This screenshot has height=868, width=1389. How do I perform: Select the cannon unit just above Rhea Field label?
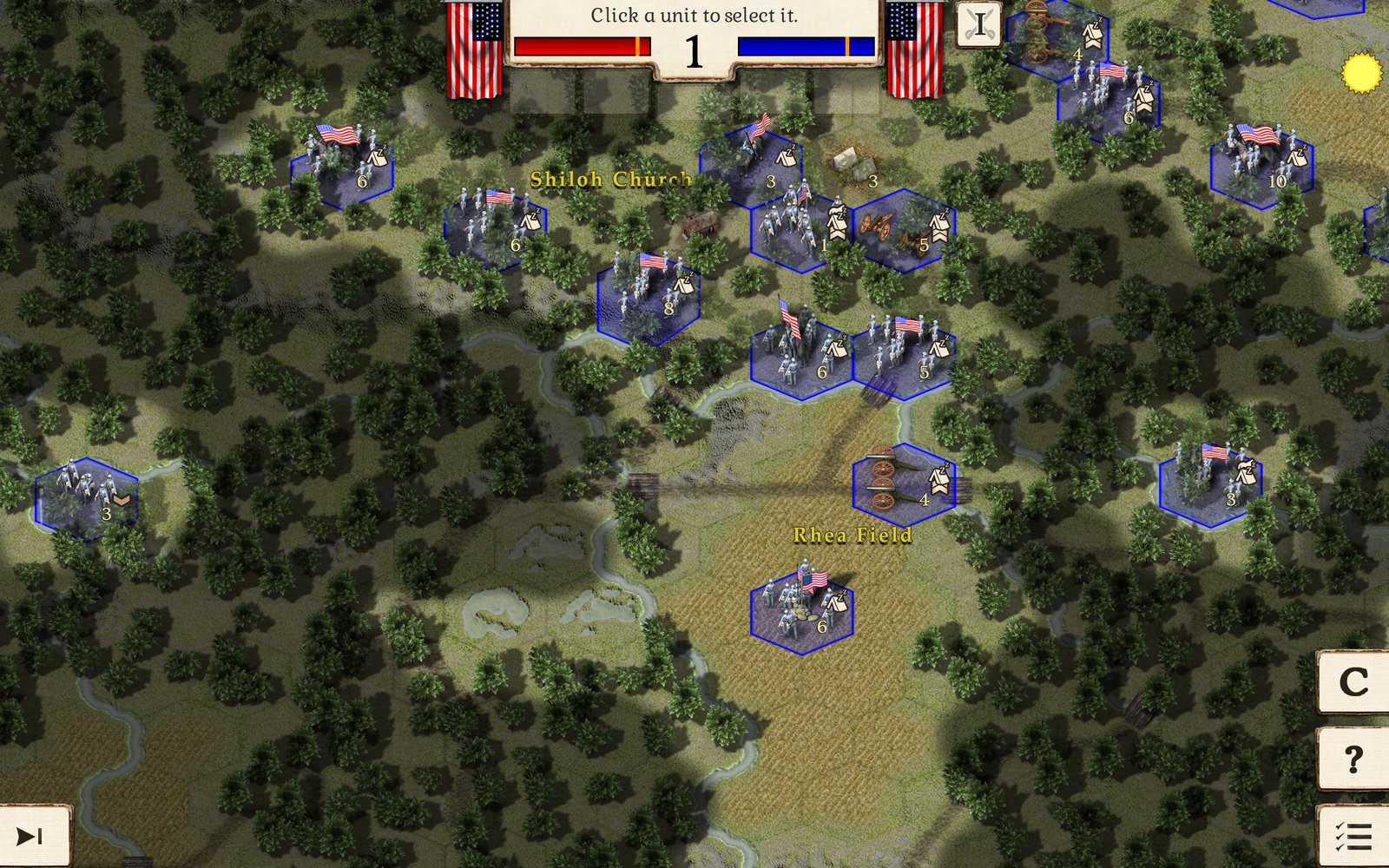pos(904,483)
